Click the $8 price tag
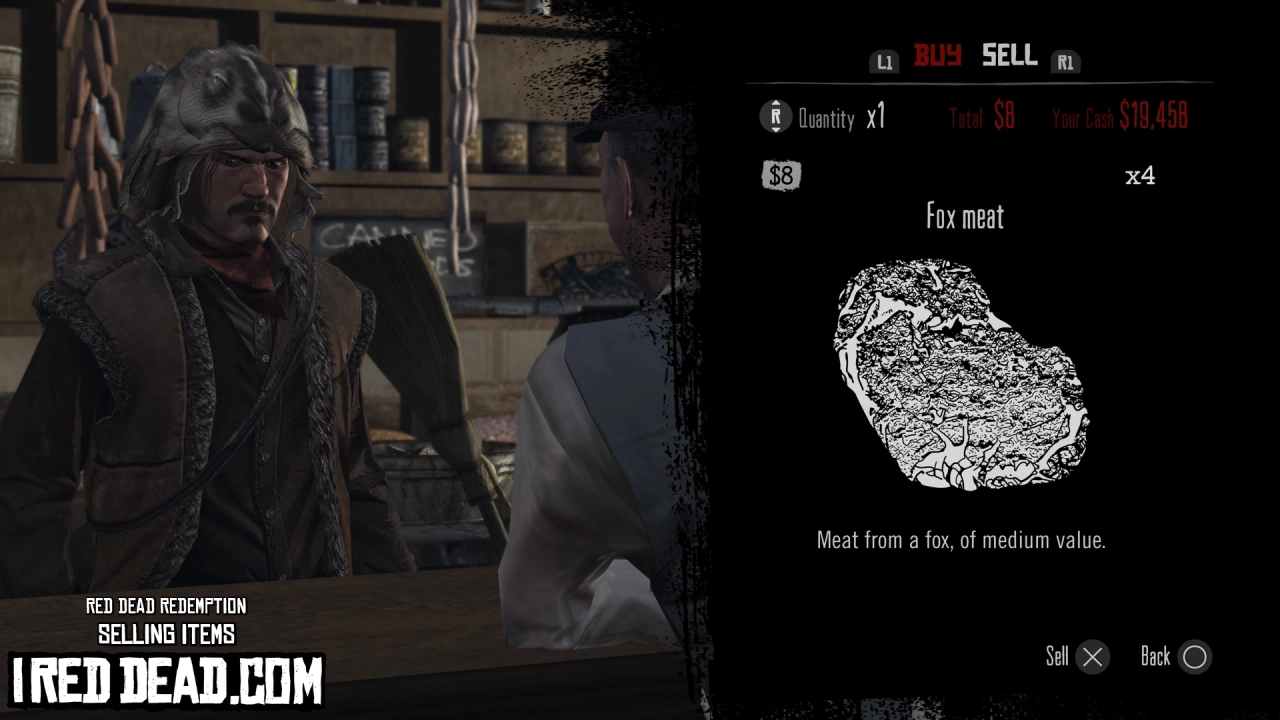The width and height of the screenshot is (1280, 720). pyautogui.click(x=781, y=175)
